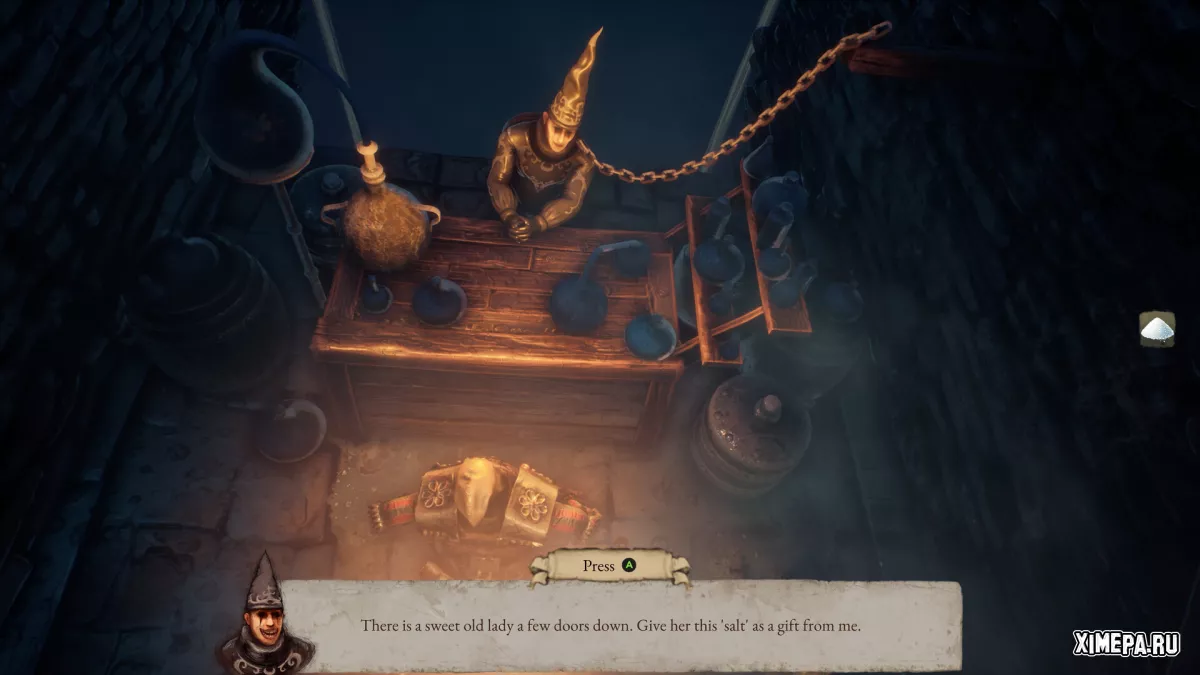Click the dialogue box to continue
Viewport: 1200px width, 675px height.
[x=610, y=627]
